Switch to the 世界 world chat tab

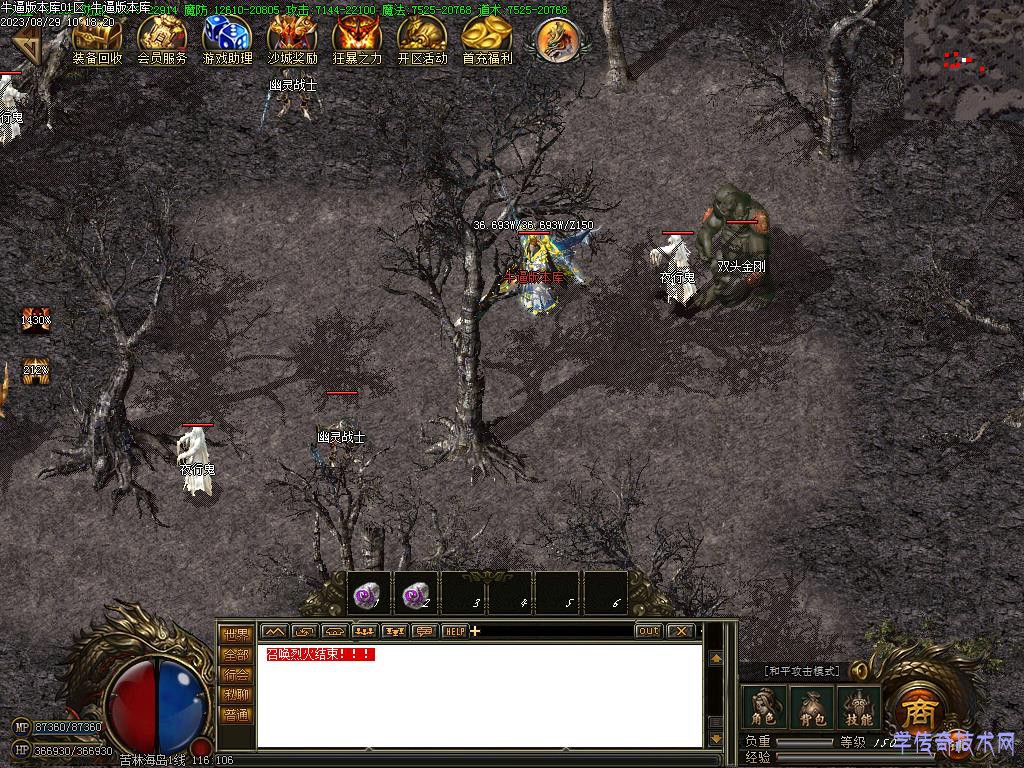[237, 634]
